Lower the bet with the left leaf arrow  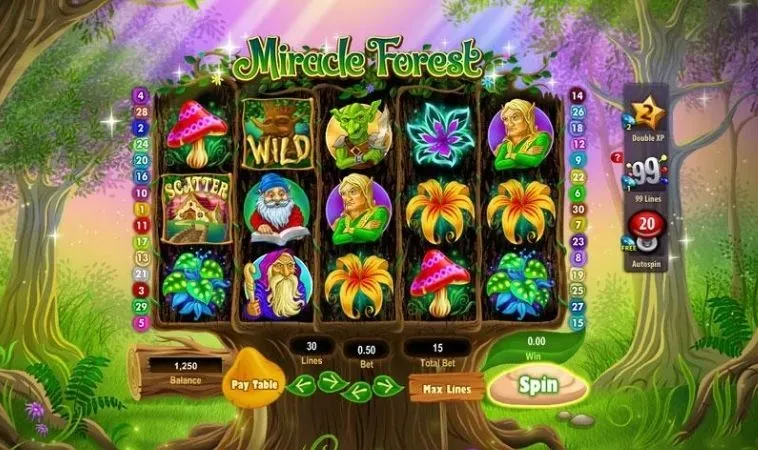click(358, 391)
